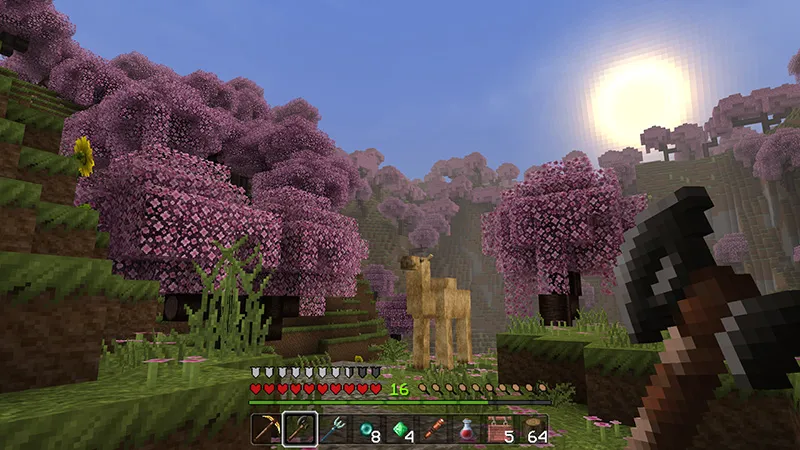Select the ender pearl stack
This screenshot has width=800, height=450.
click(x=366, y=430)
